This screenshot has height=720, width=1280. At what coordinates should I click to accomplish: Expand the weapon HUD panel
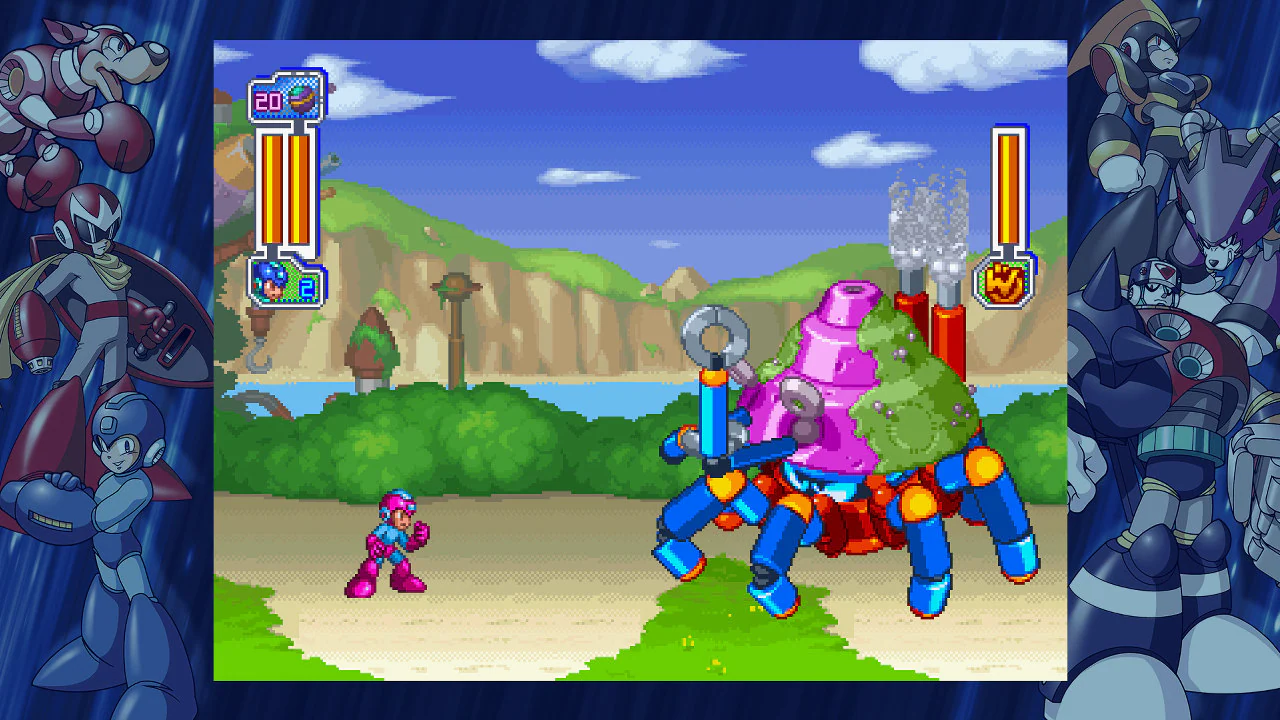(x=287, y=100)
